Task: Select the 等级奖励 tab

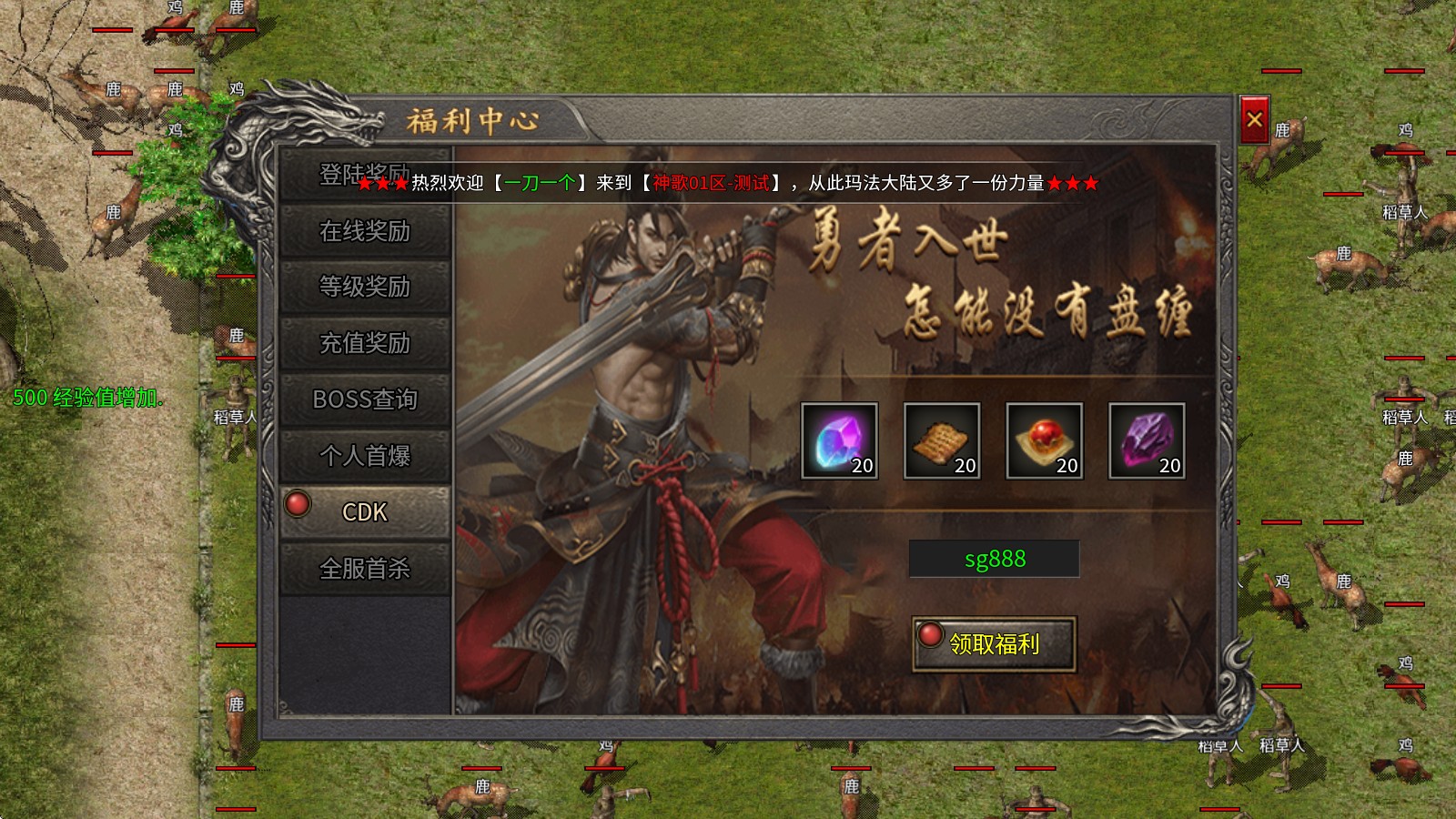Action: [364, 288]
